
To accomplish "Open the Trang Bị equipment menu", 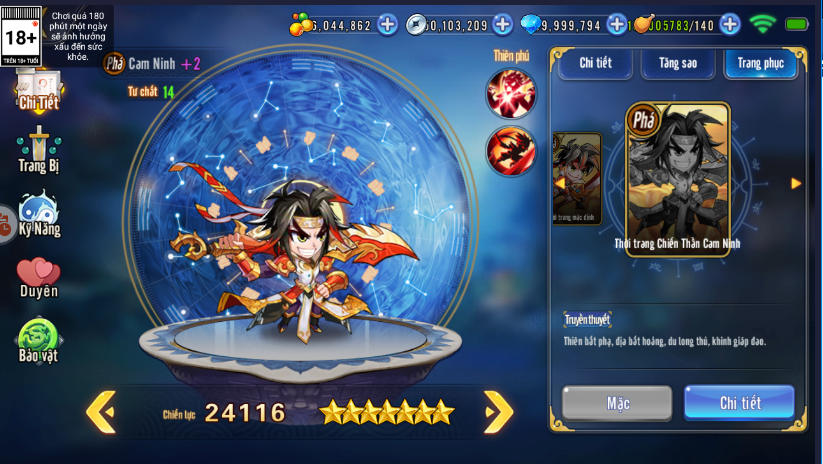I will [x=39, y=151].
